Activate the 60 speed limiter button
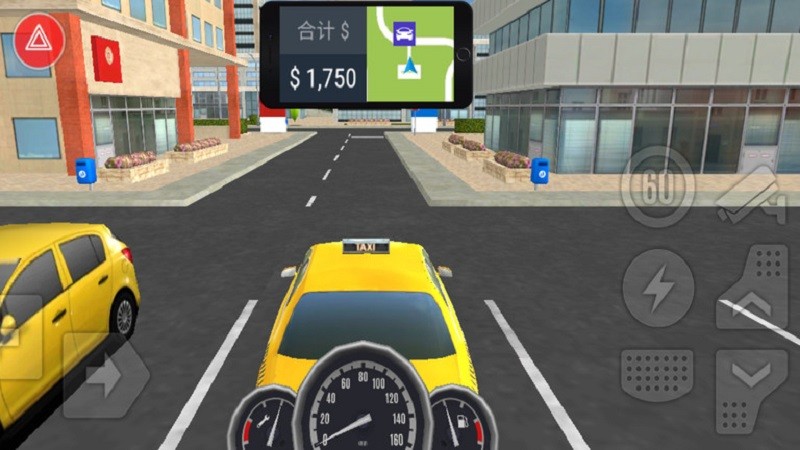Image resolution: width=800 pixels, height=450 pixels. [x=657, y=186]
